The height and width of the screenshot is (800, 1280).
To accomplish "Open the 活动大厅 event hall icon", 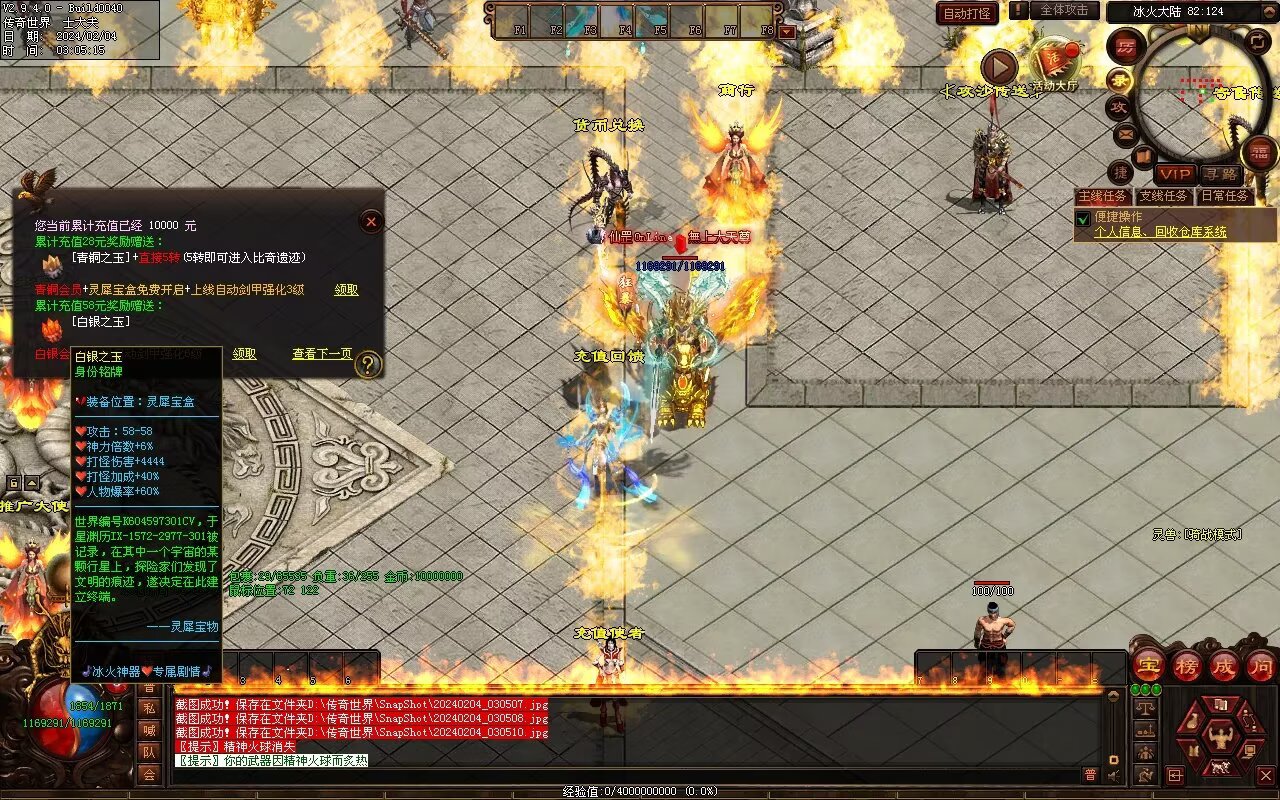I will [x=1055, y=63].
